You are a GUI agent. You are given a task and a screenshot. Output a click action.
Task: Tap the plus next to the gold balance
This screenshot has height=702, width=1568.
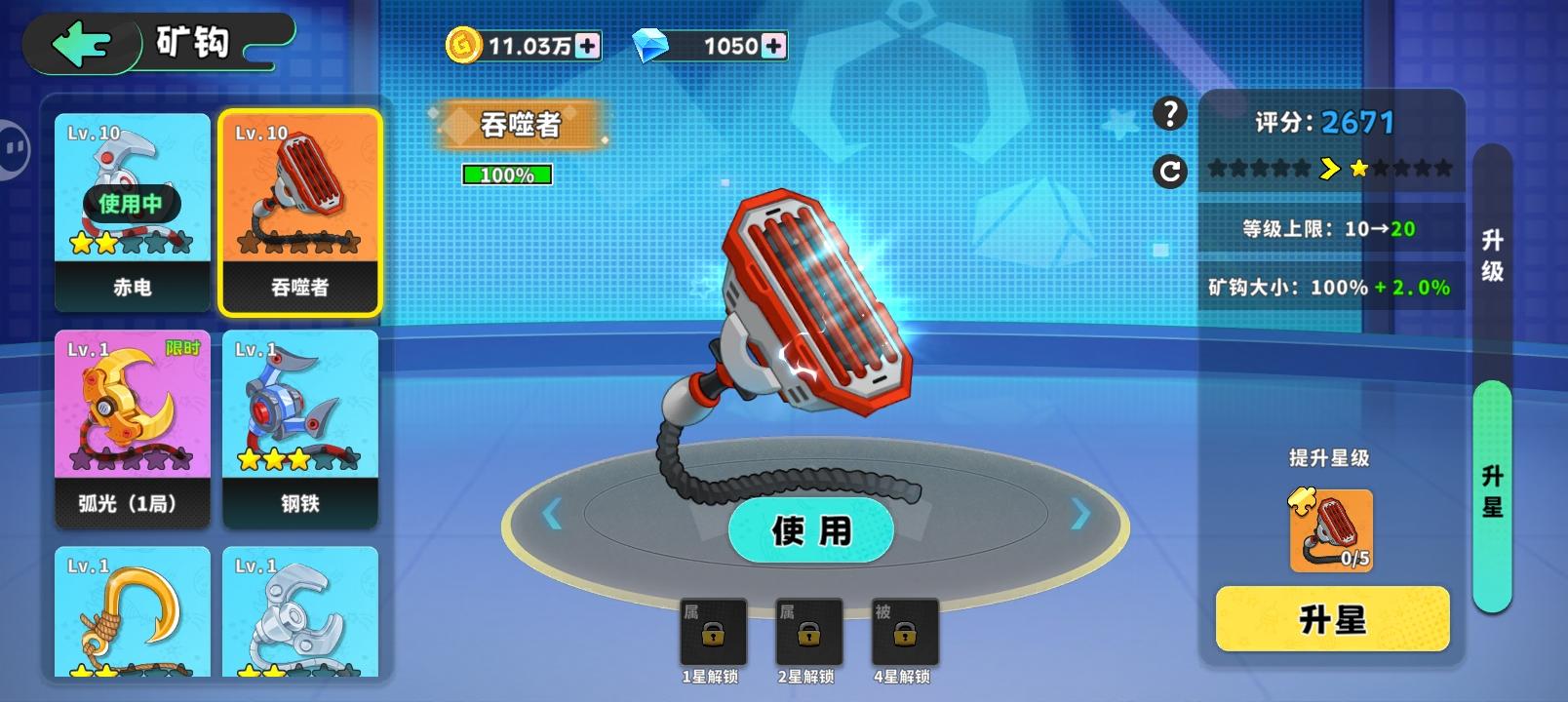point(589,43)
